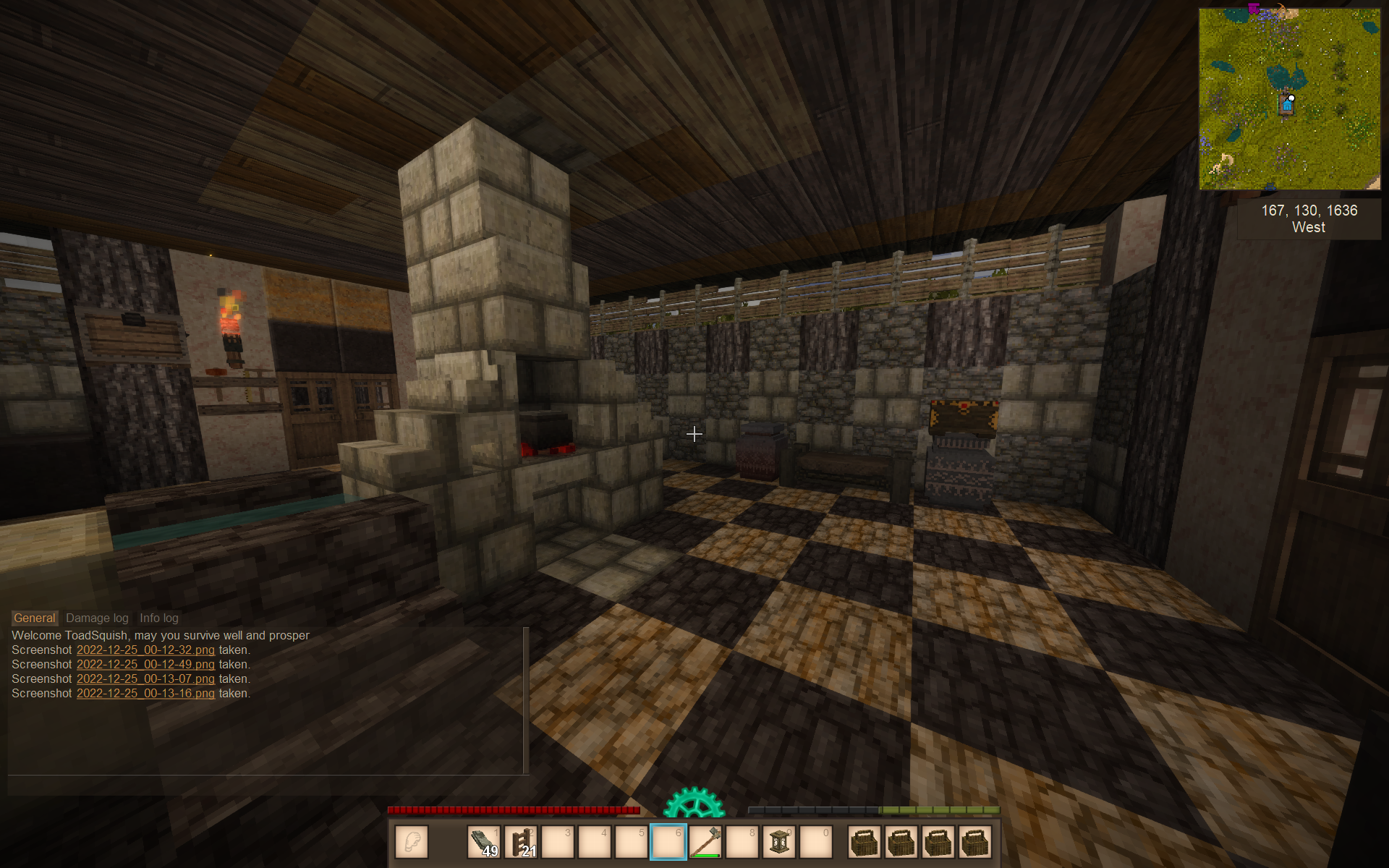The width and height of the screenshot is (1389, 868).
Task: Open screenshot 2022-12-25_00-13-07.png link
Action: click(x=145, y=678)
